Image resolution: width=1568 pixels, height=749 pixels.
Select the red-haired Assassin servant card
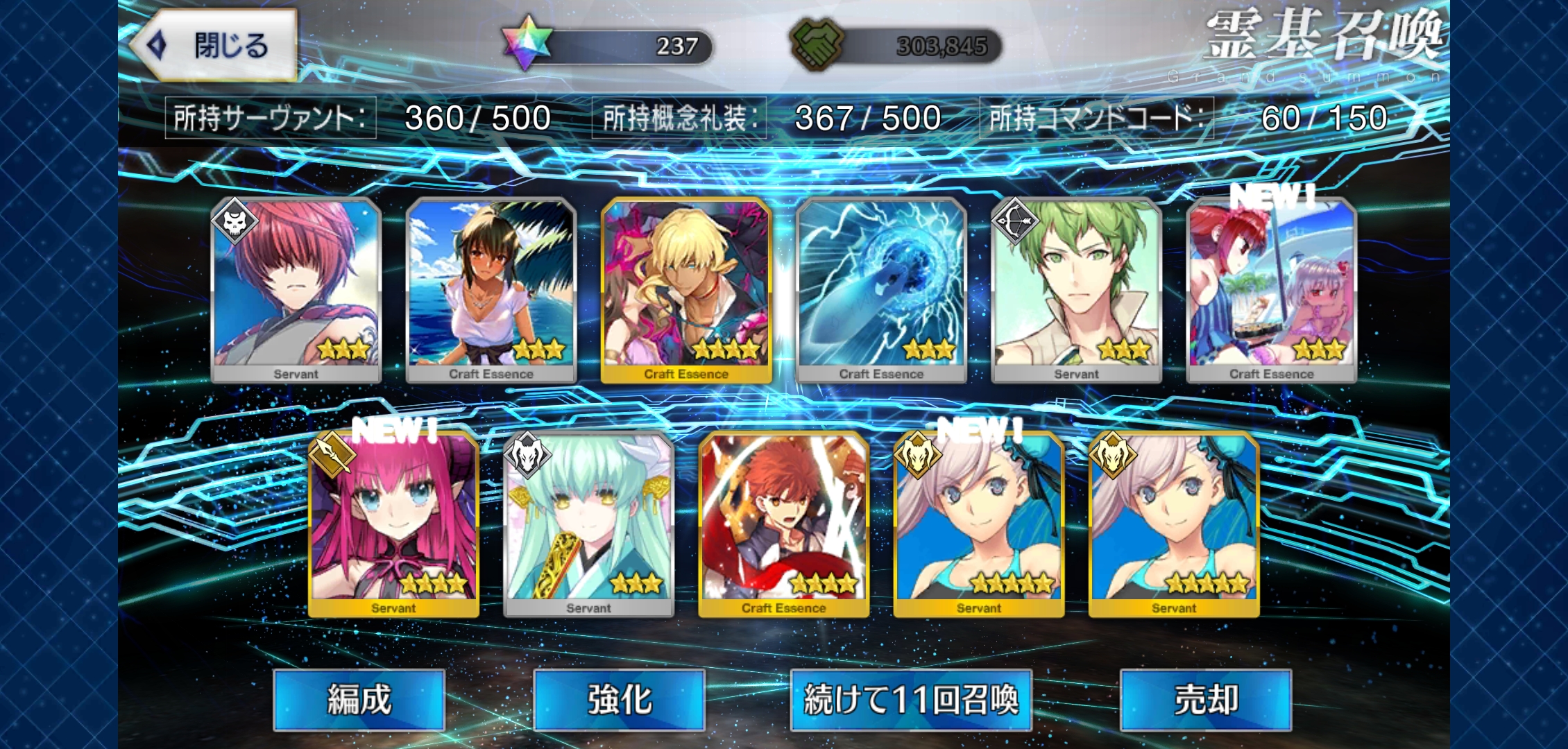click(x=296, y=290)
